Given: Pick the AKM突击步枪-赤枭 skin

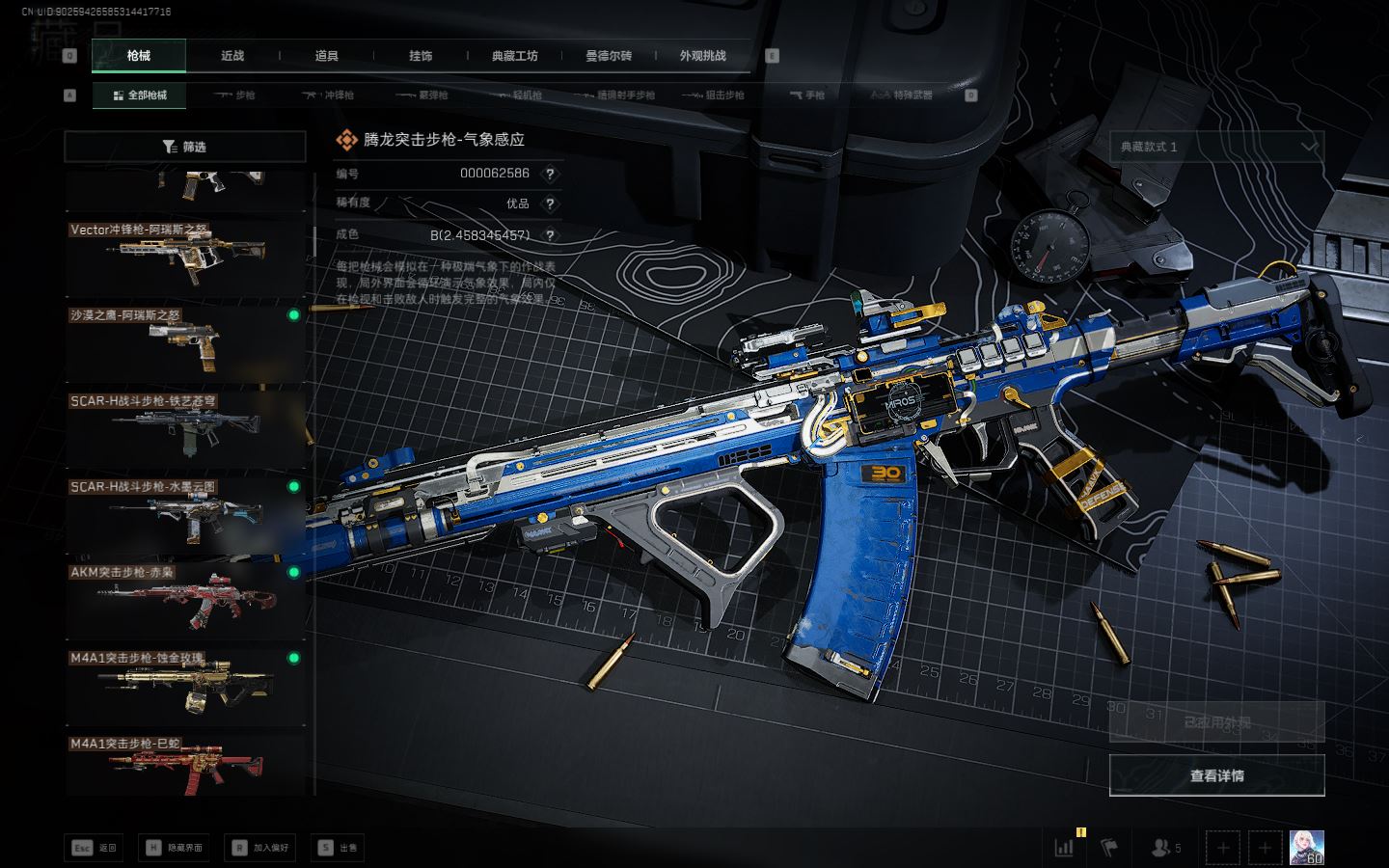Looking at the screenshot, I should point(185,599).
